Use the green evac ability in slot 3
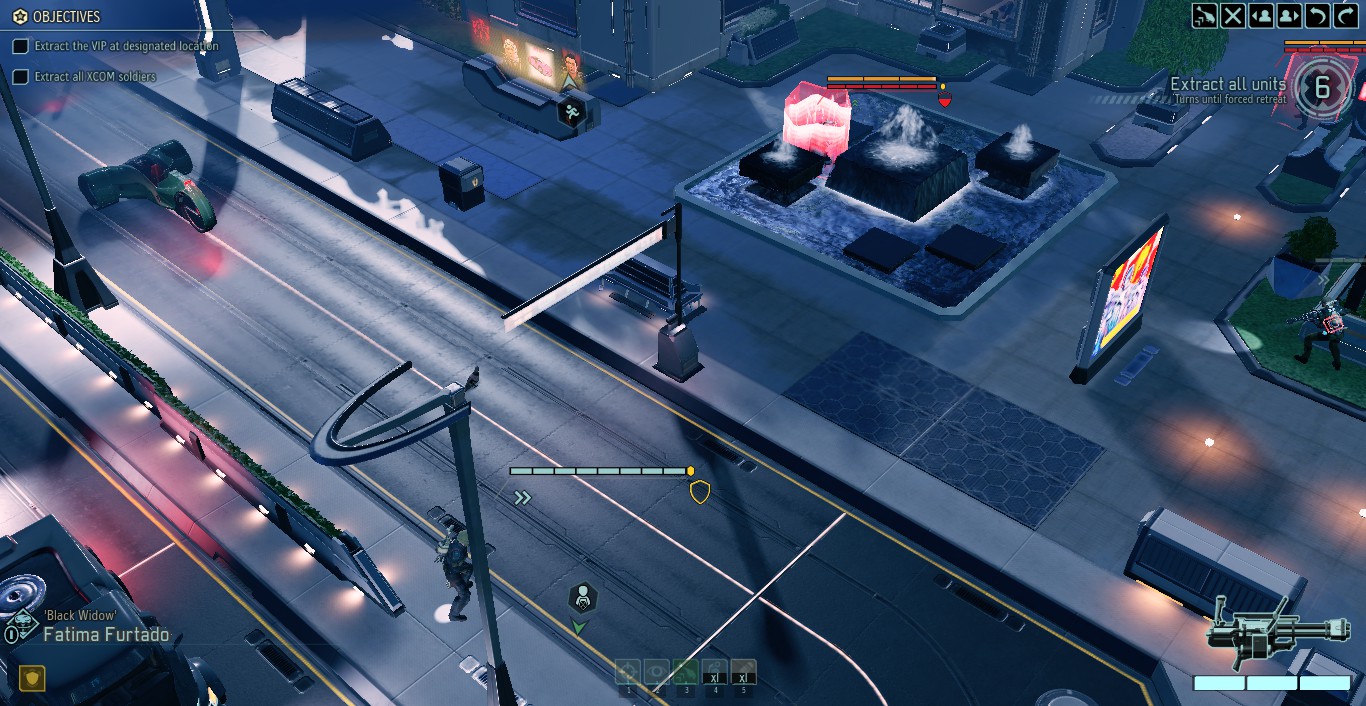 685,673
